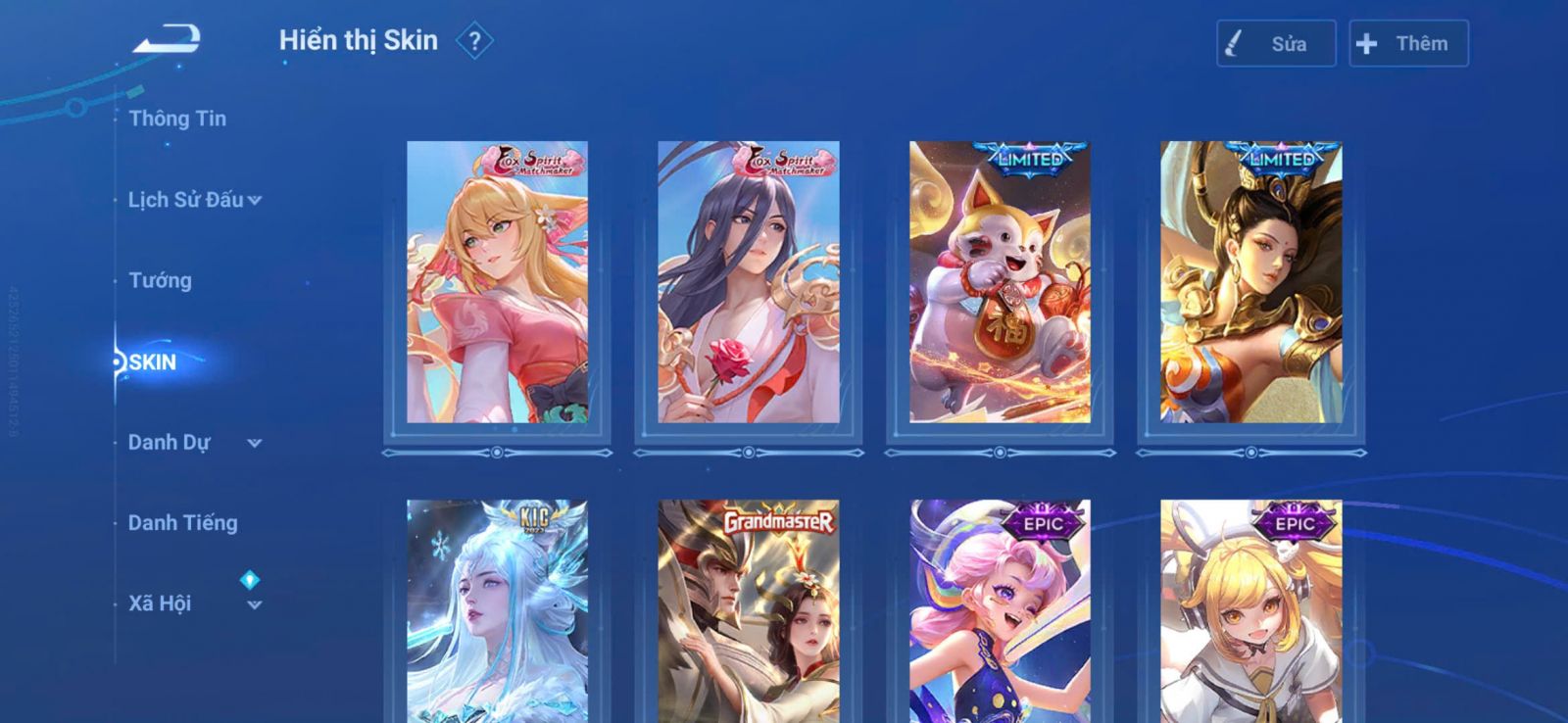Viewport: 1568px width, 723px height.
Task: Select the SKIN tab
Action: click(153, 362)
